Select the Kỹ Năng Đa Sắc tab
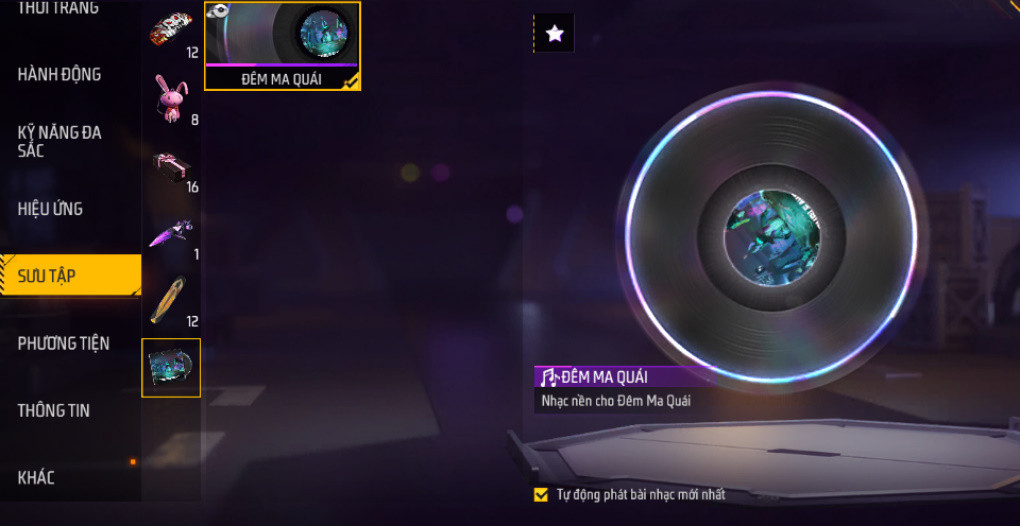1020x526 pixels. tap(60, 141)
